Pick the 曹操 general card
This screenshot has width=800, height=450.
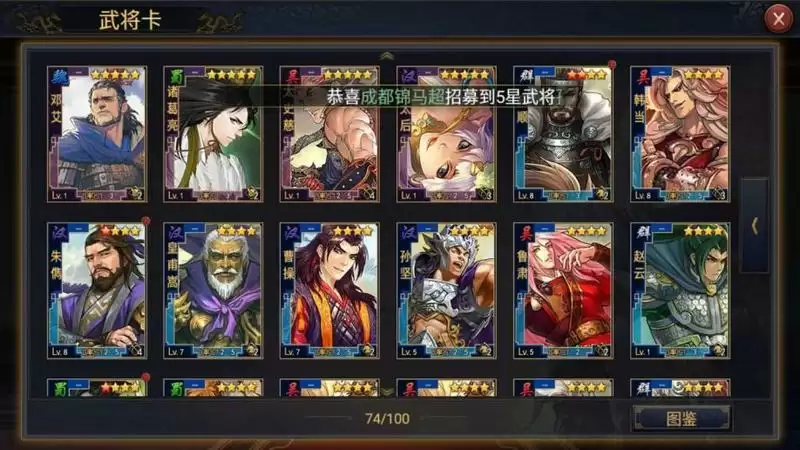[x=330, y=290]
